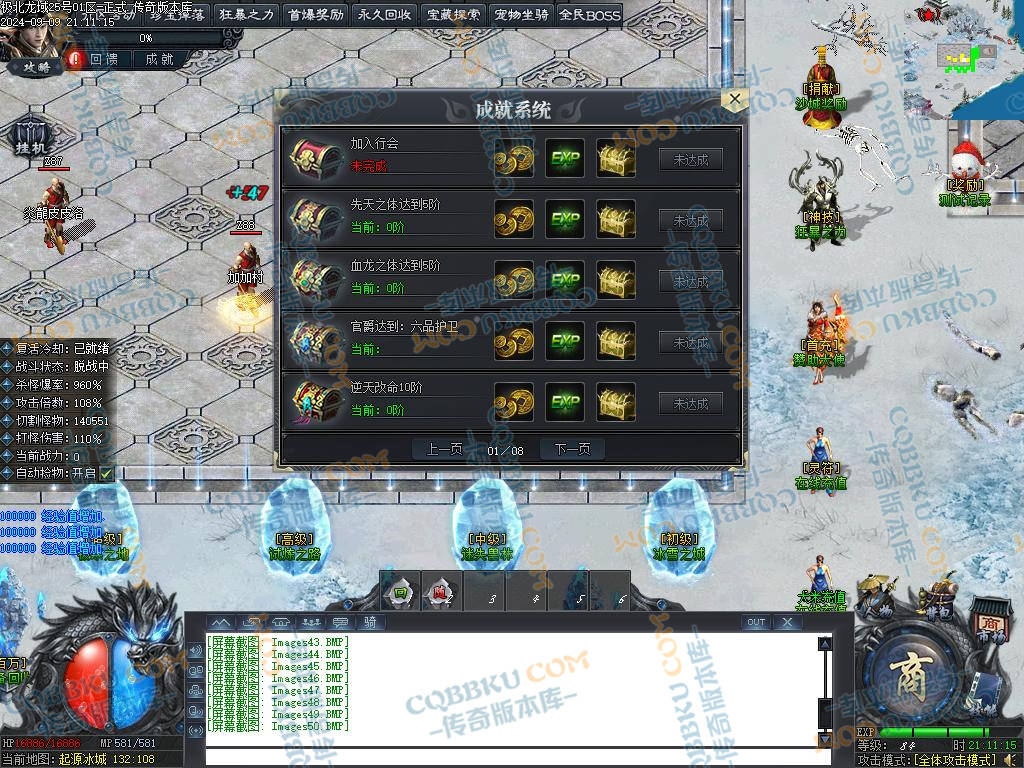Screen dimensions: 1024x768
Task: Go to previous achievements page
Action: click(445, 450)
